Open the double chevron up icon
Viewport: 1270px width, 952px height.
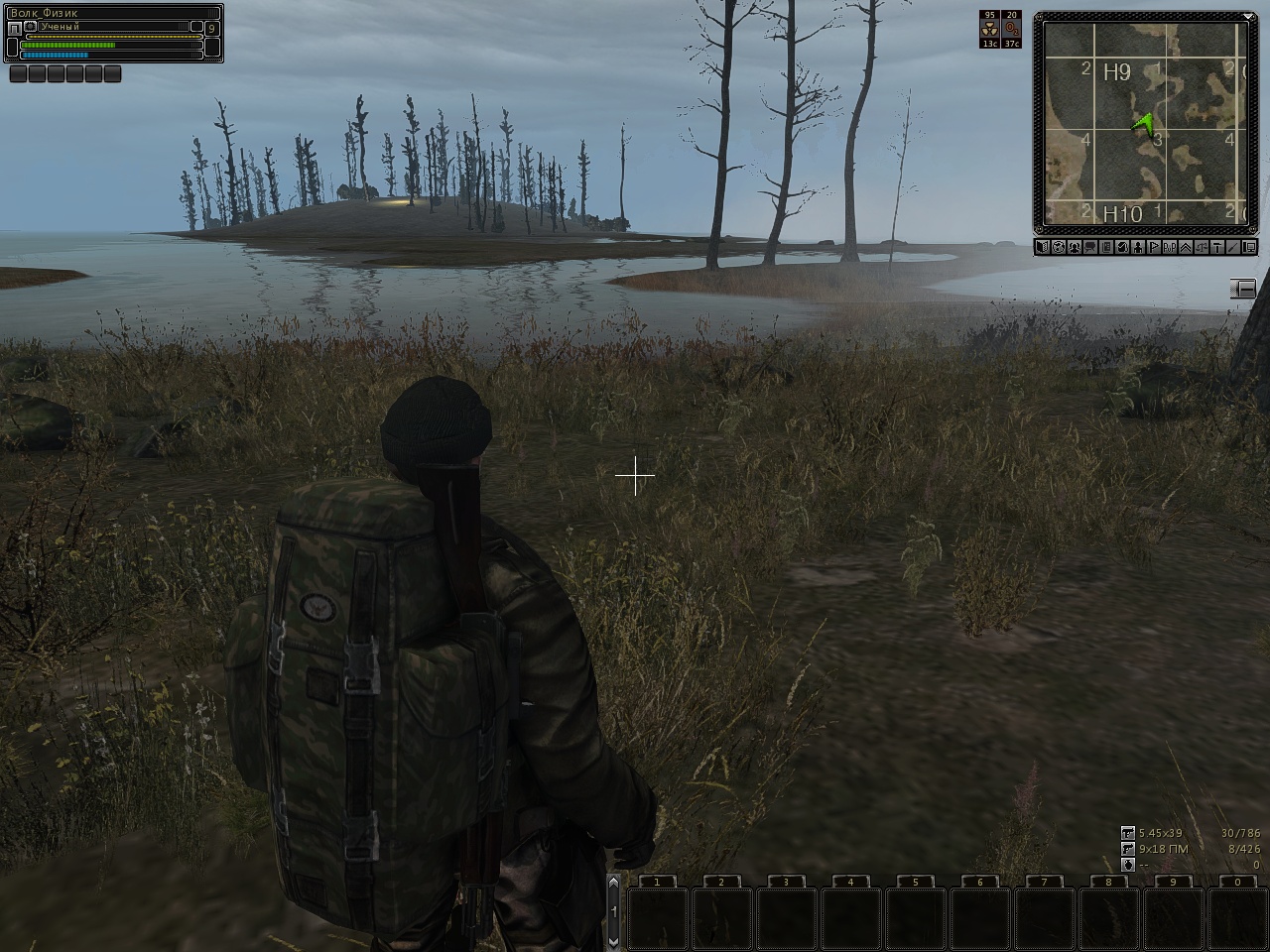pos(1186,247)
